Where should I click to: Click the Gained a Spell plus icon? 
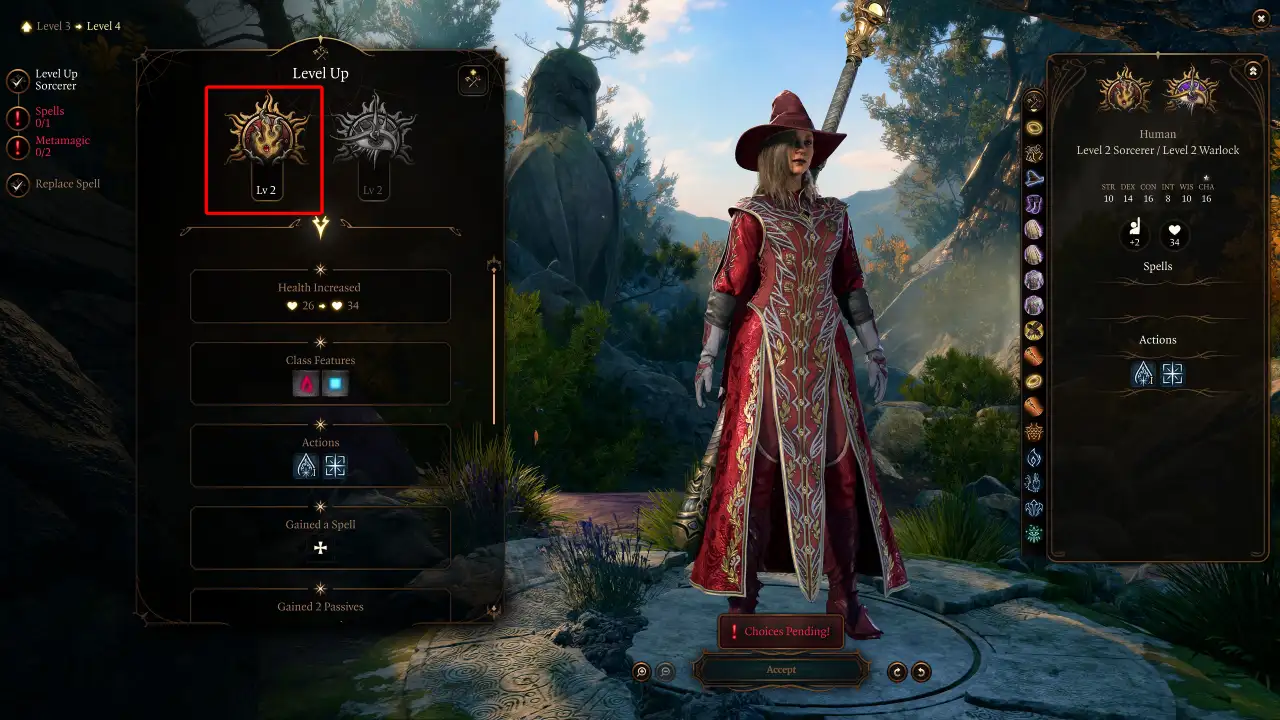coord(320,546)
